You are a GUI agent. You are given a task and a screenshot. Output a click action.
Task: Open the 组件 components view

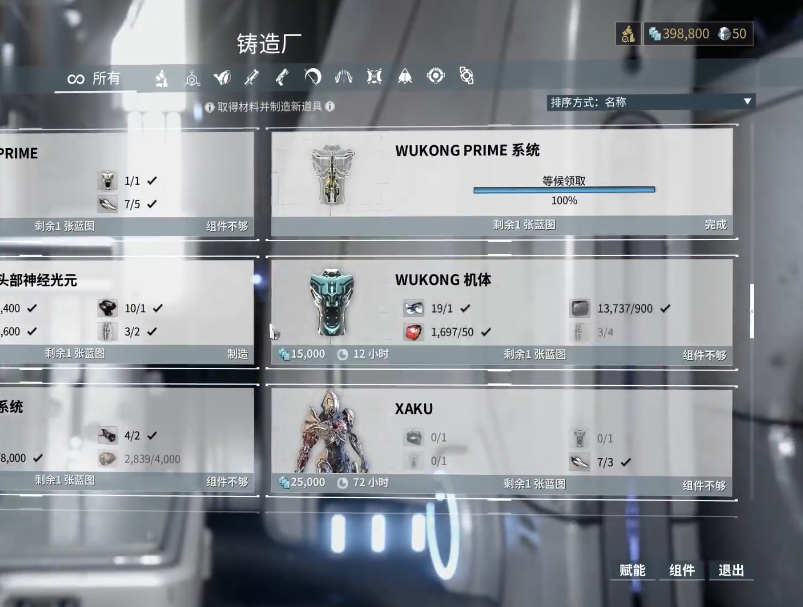click(x=682, y=570)
